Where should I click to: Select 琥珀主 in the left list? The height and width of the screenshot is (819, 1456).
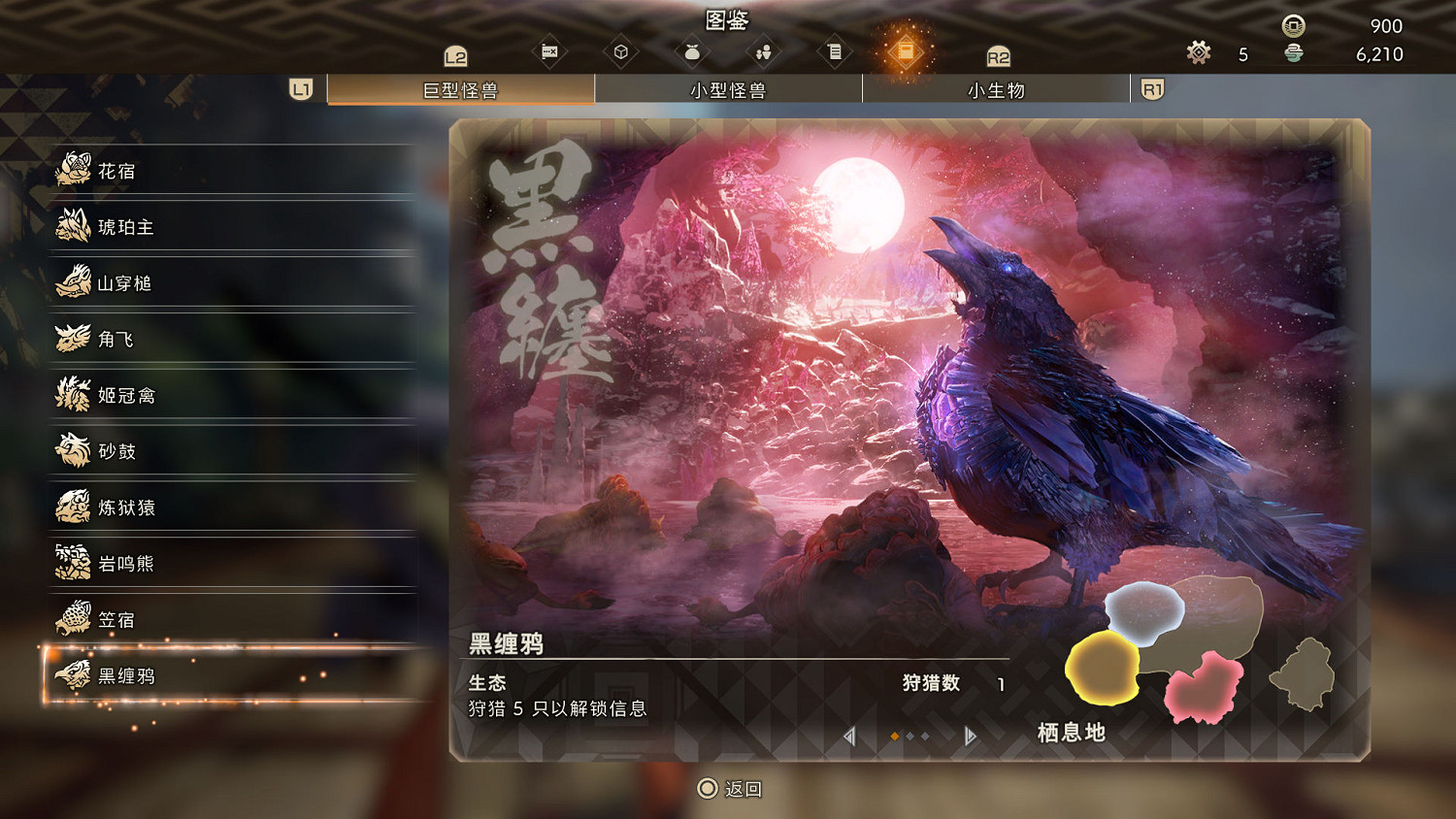[x=124, y=227]
